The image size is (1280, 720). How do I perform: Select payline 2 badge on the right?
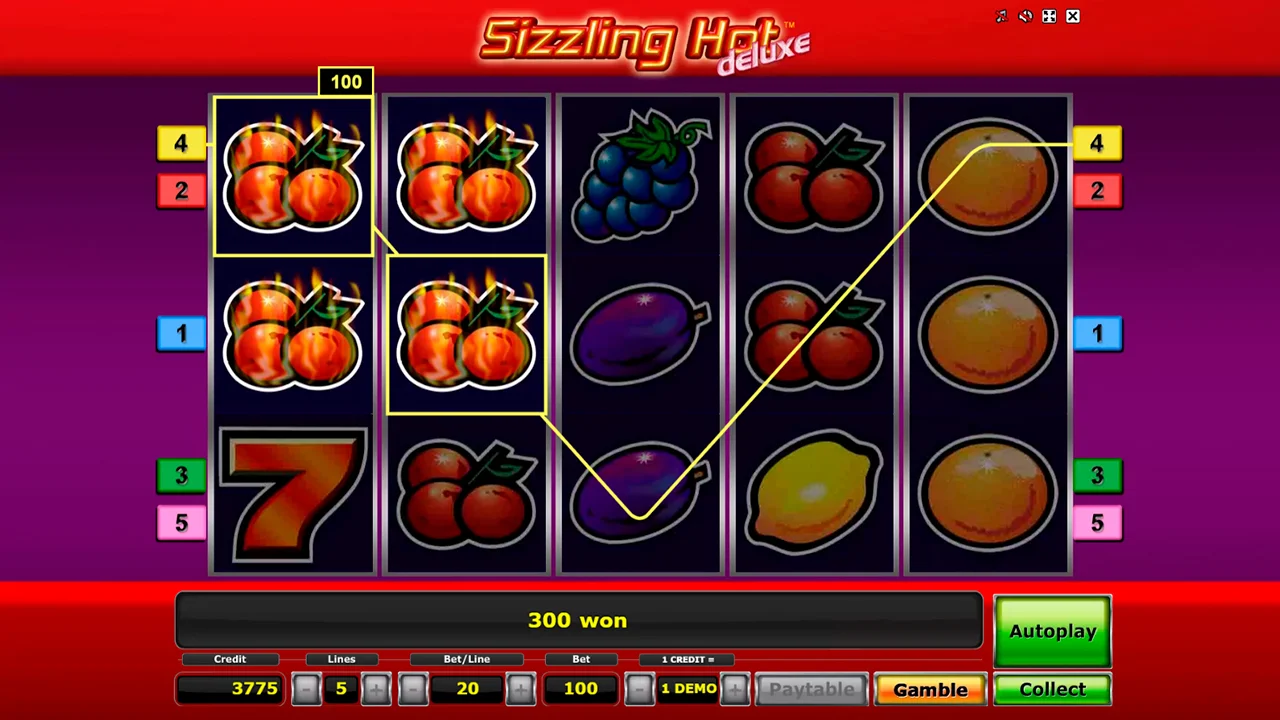(1097, 190)
